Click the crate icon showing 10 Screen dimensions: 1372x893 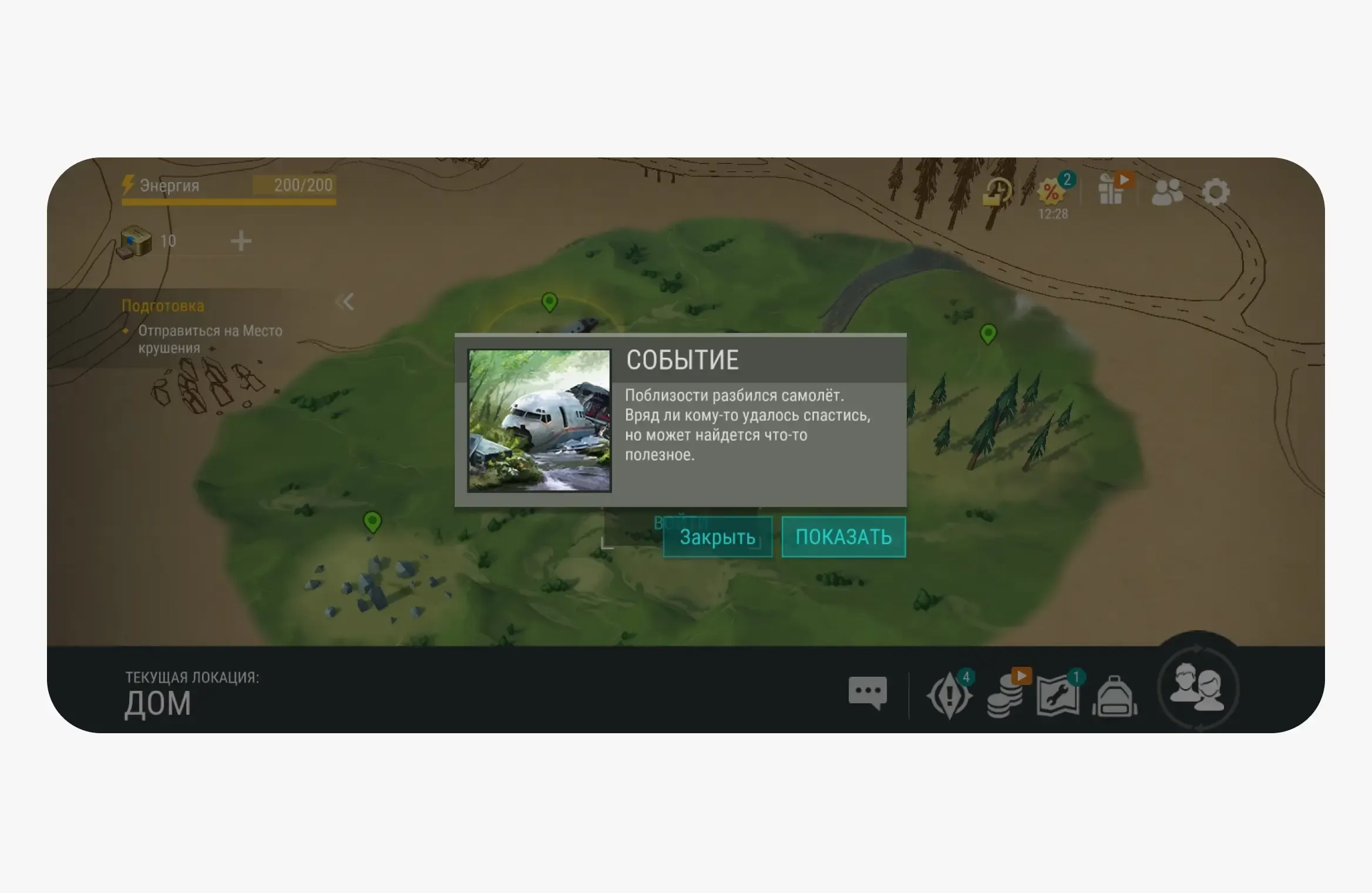(136, 240)
